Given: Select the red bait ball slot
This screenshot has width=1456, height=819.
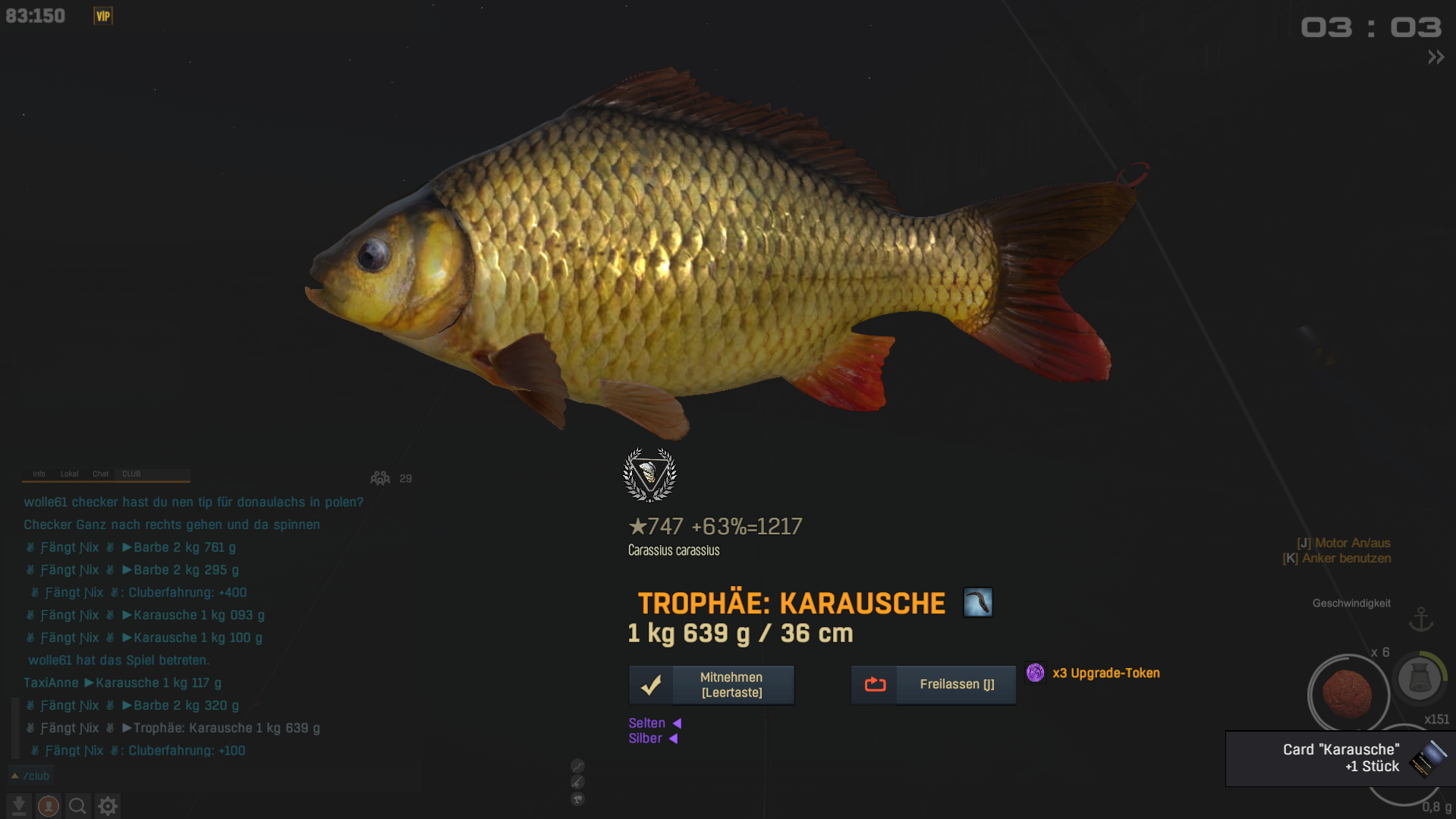Looking at the screenshot, I should [x=1348, y=693].
